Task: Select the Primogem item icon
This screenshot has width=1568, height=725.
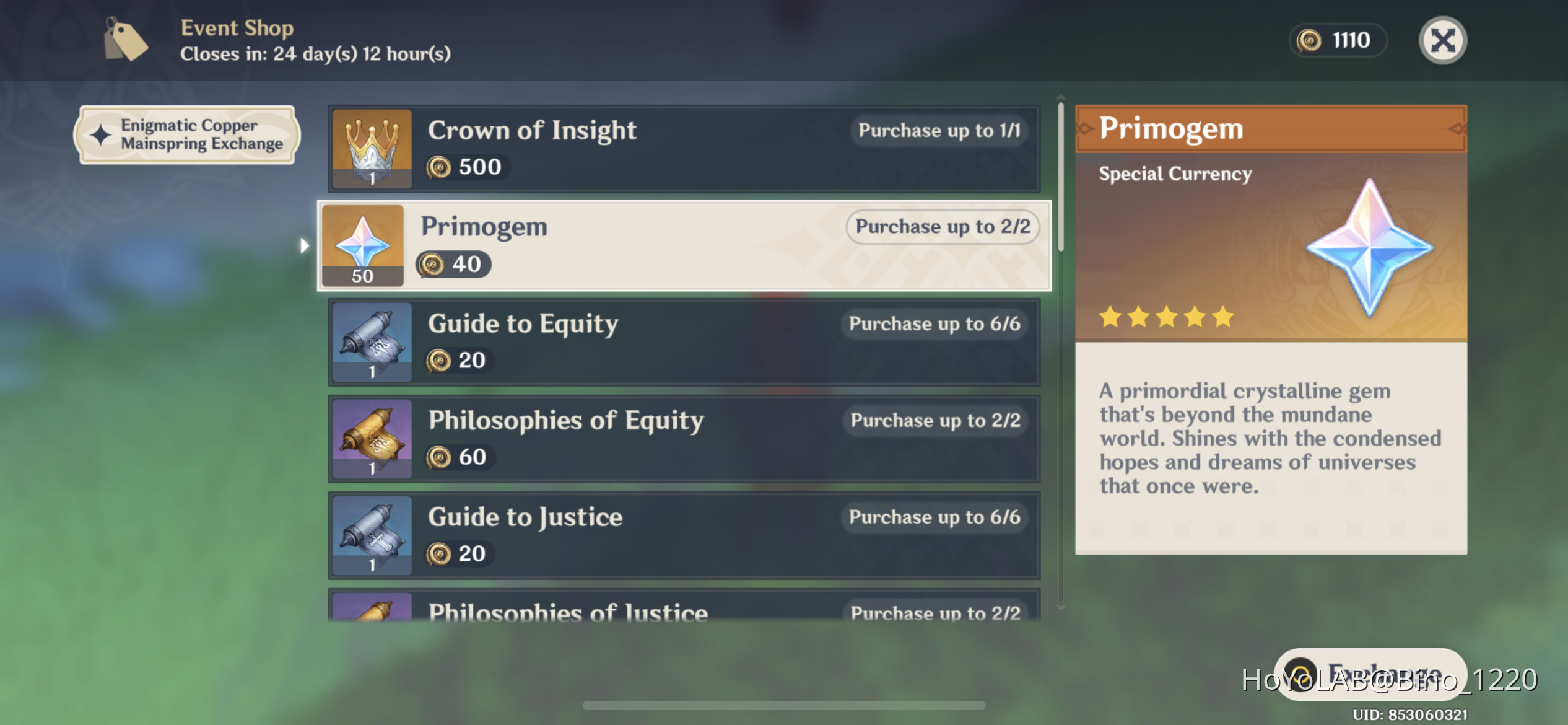Action: (x=362, y=245)
